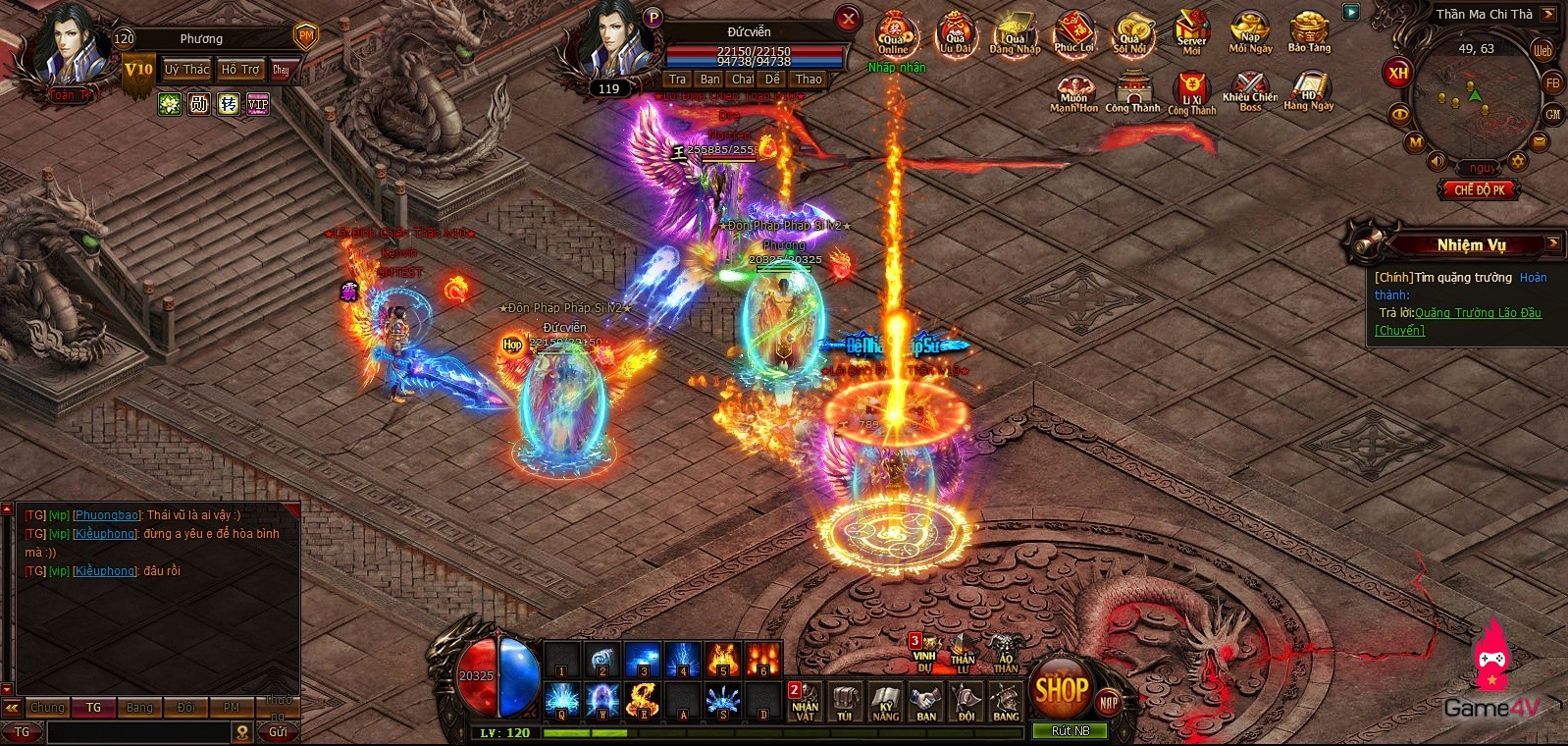This screenshot has width=1568, height=746.
Task: Open settings gear below the minimap
Action: point(1518,161)
